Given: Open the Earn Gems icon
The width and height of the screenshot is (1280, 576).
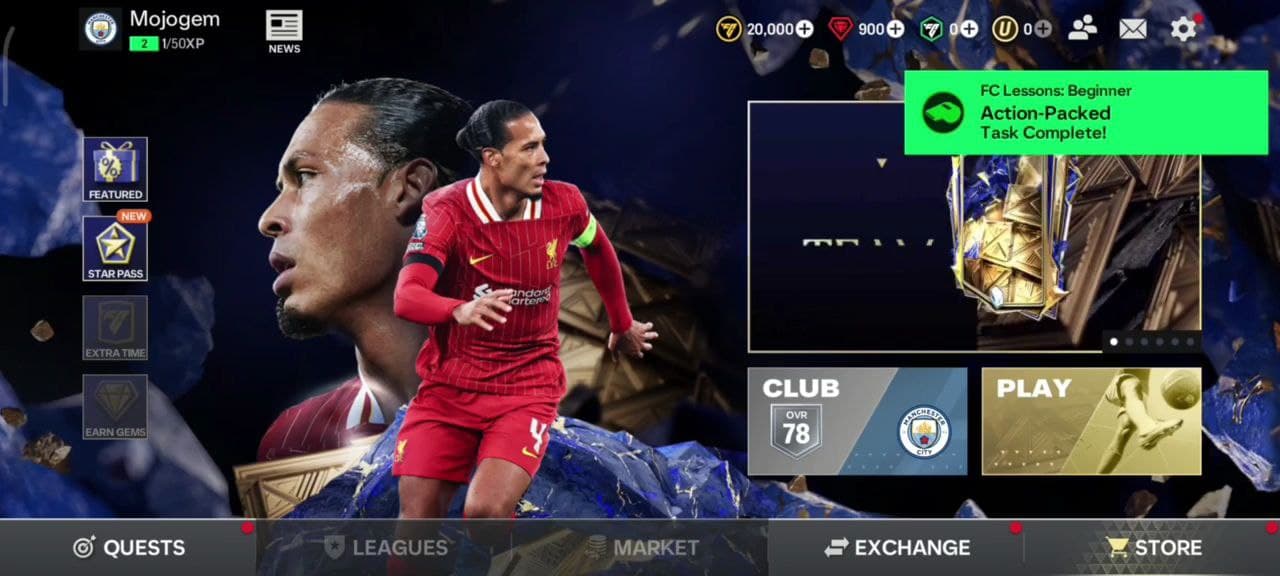Looking at the screenshot, I should coord(115,406).
